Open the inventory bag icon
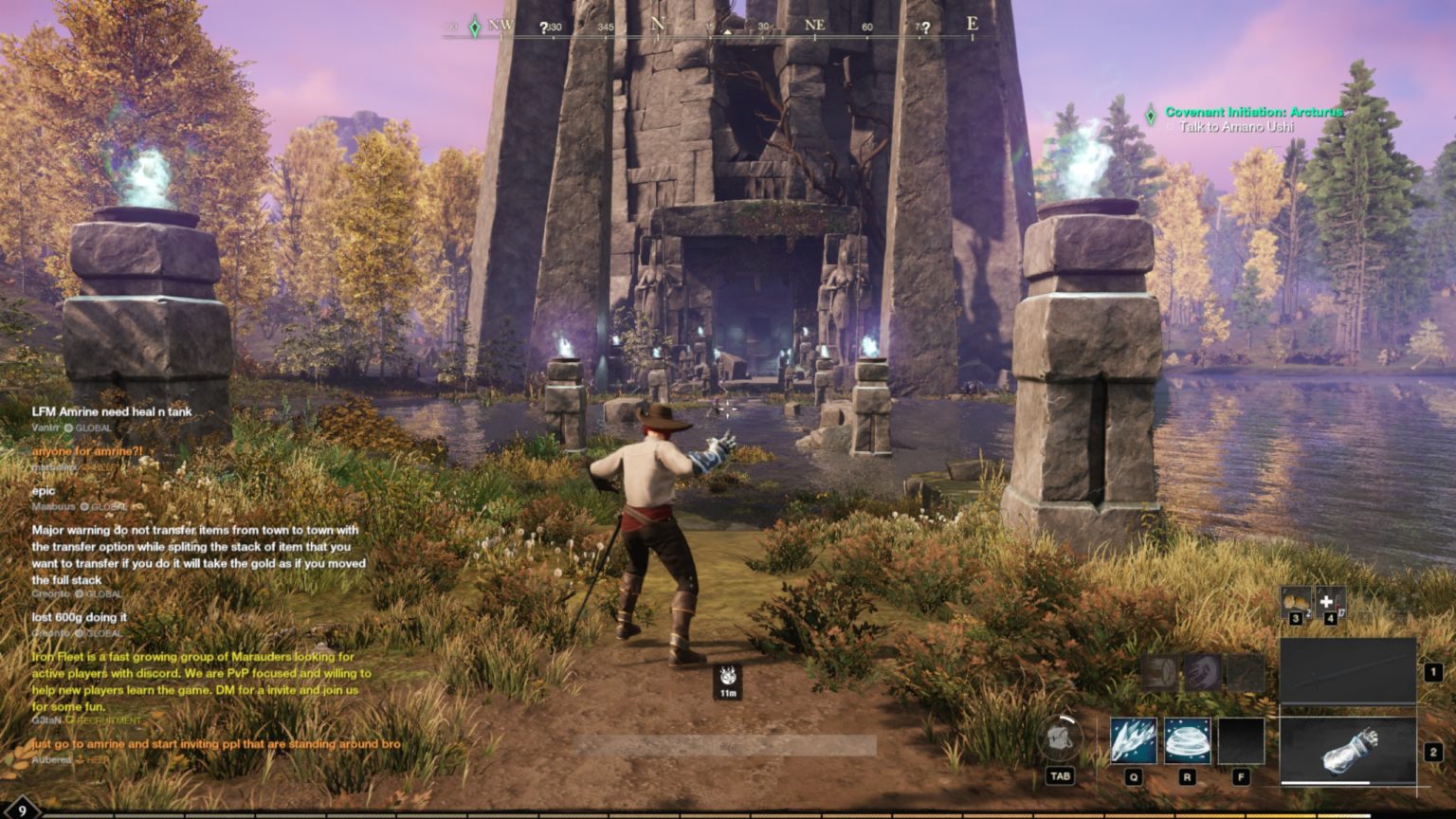 (x=1061, y=740)
